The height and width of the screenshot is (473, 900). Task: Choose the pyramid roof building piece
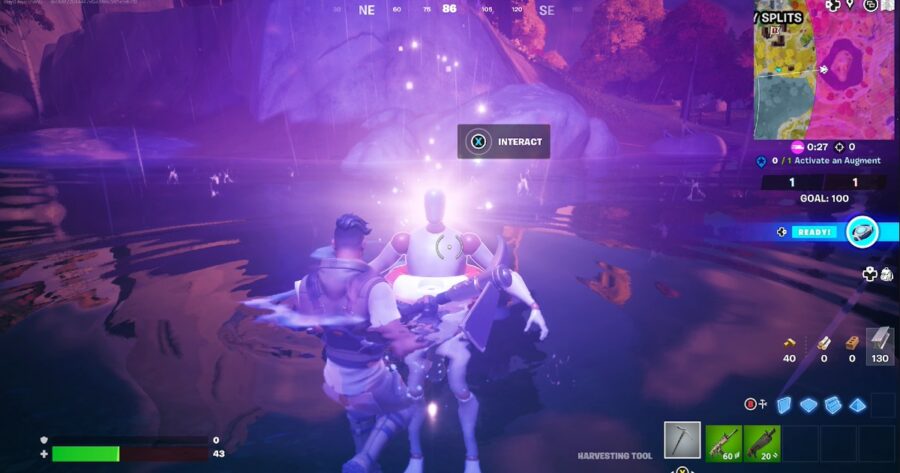click(857, 404)
